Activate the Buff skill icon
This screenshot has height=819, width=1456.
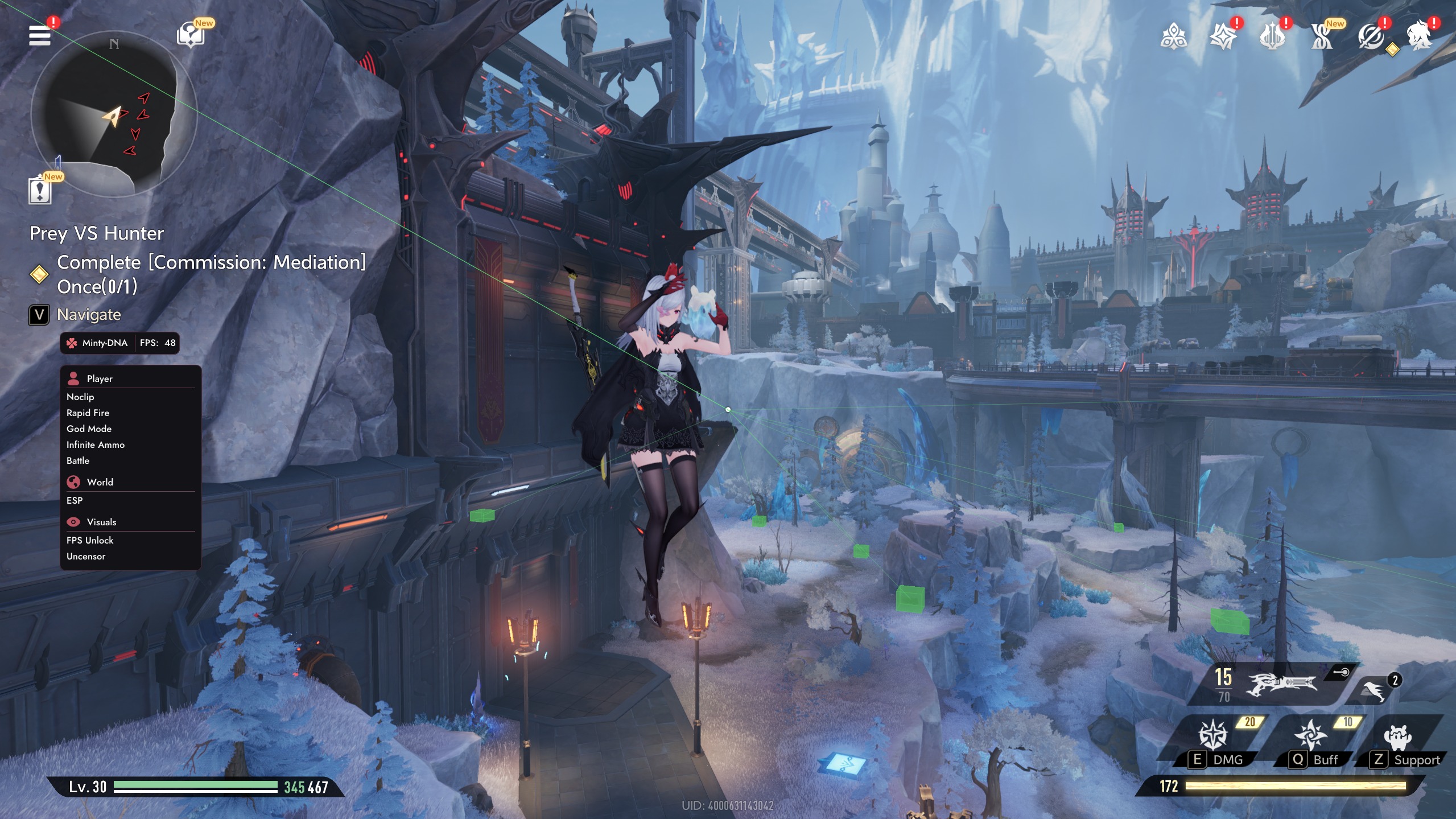click(x=1311, y=735)
